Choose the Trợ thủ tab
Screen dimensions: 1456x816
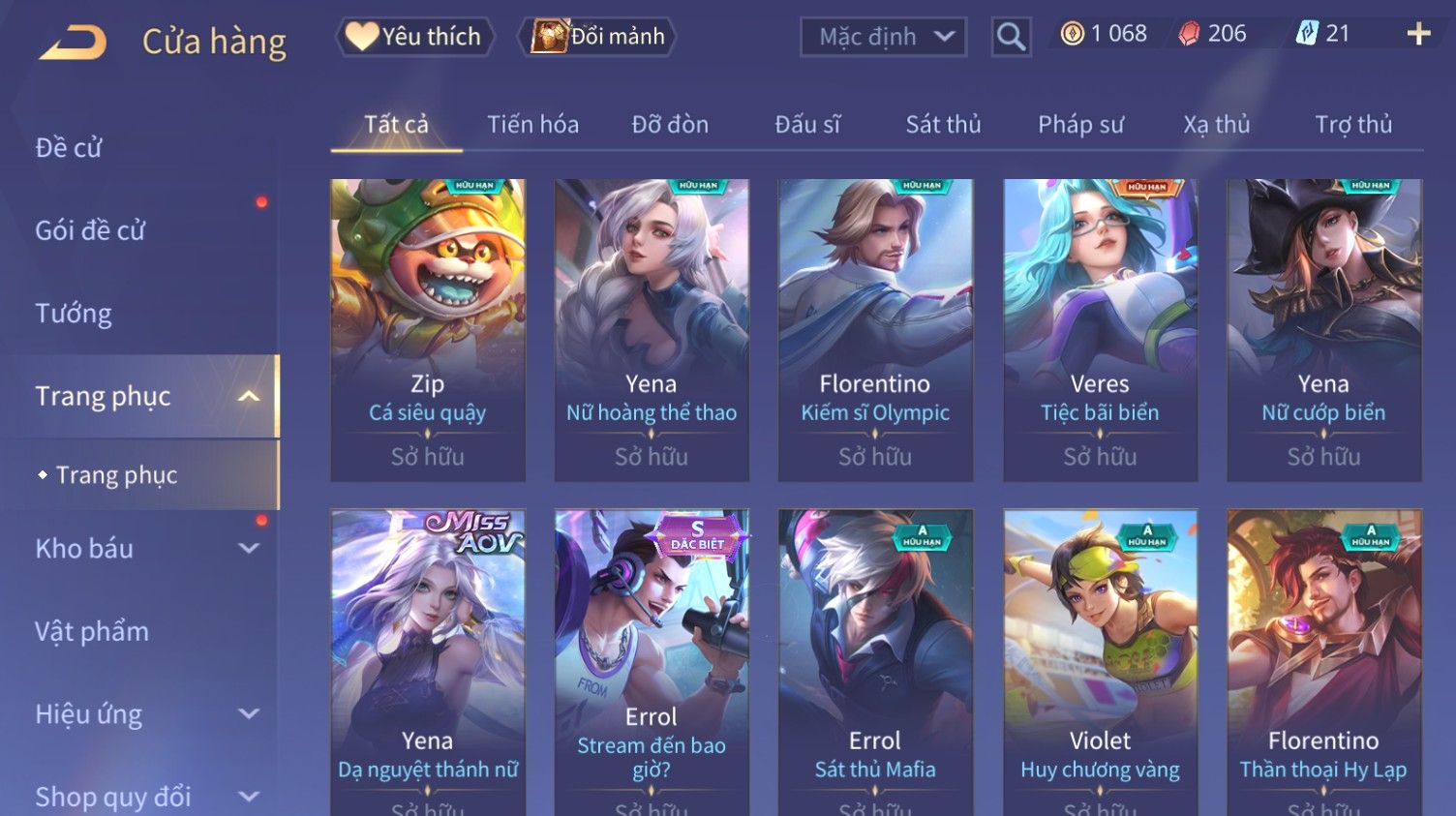point(1352,125)
